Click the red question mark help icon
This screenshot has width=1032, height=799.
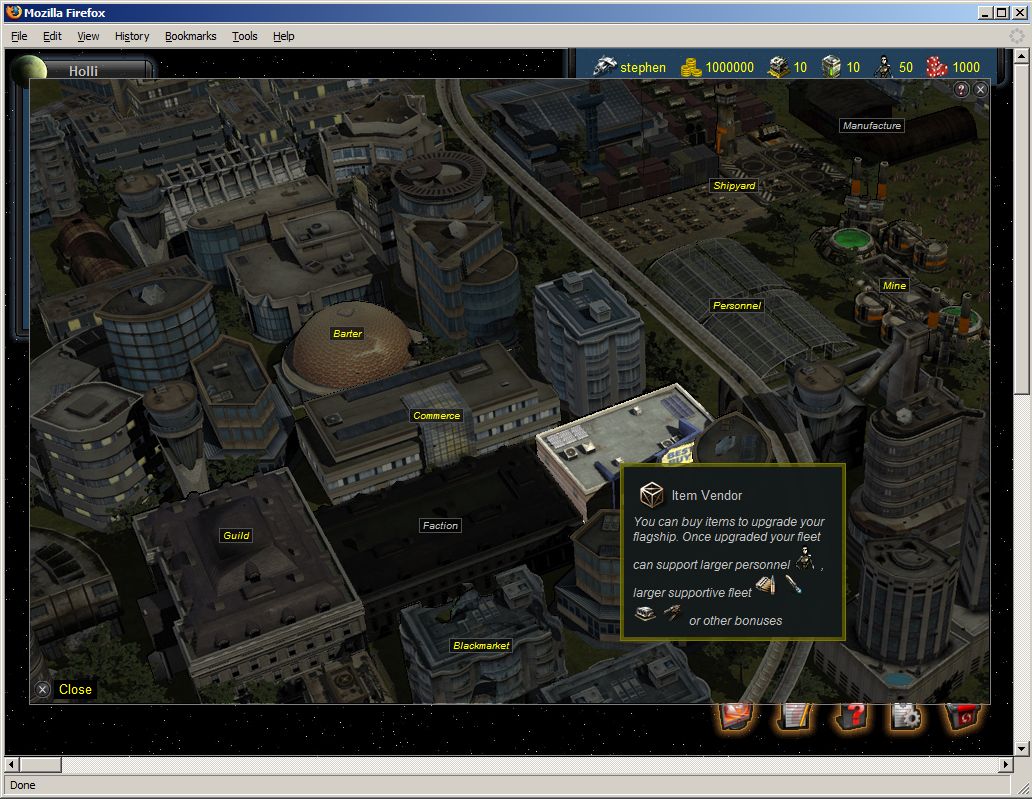(851, 716)
